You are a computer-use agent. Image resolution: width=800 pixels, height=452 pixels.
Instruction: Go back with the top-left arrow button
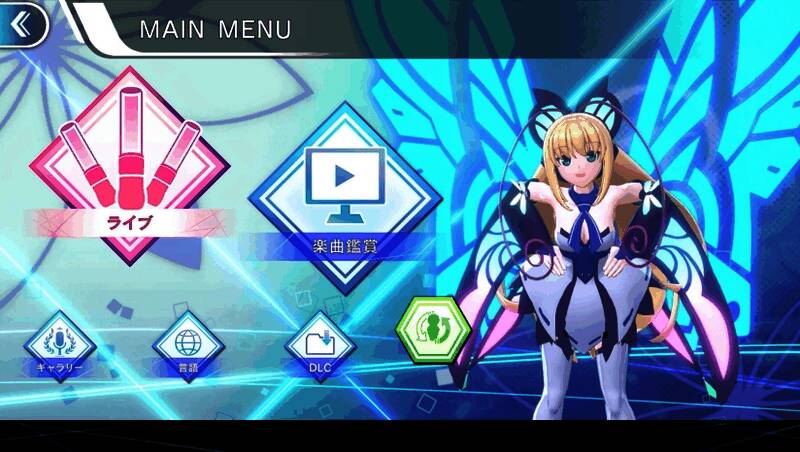pos(22,22)
